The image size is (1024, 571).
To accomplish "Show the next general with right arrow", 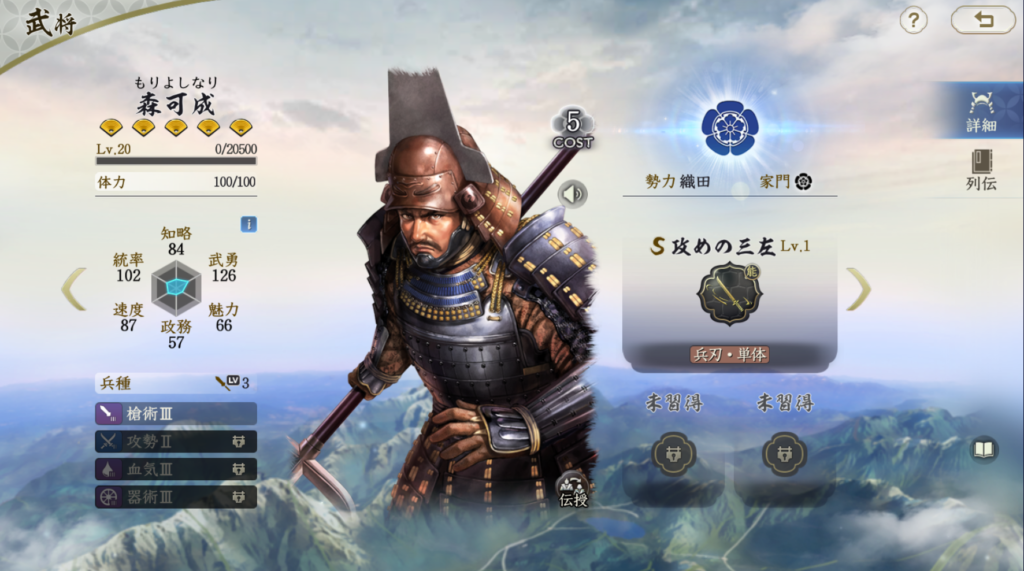I will pos(858,288).
